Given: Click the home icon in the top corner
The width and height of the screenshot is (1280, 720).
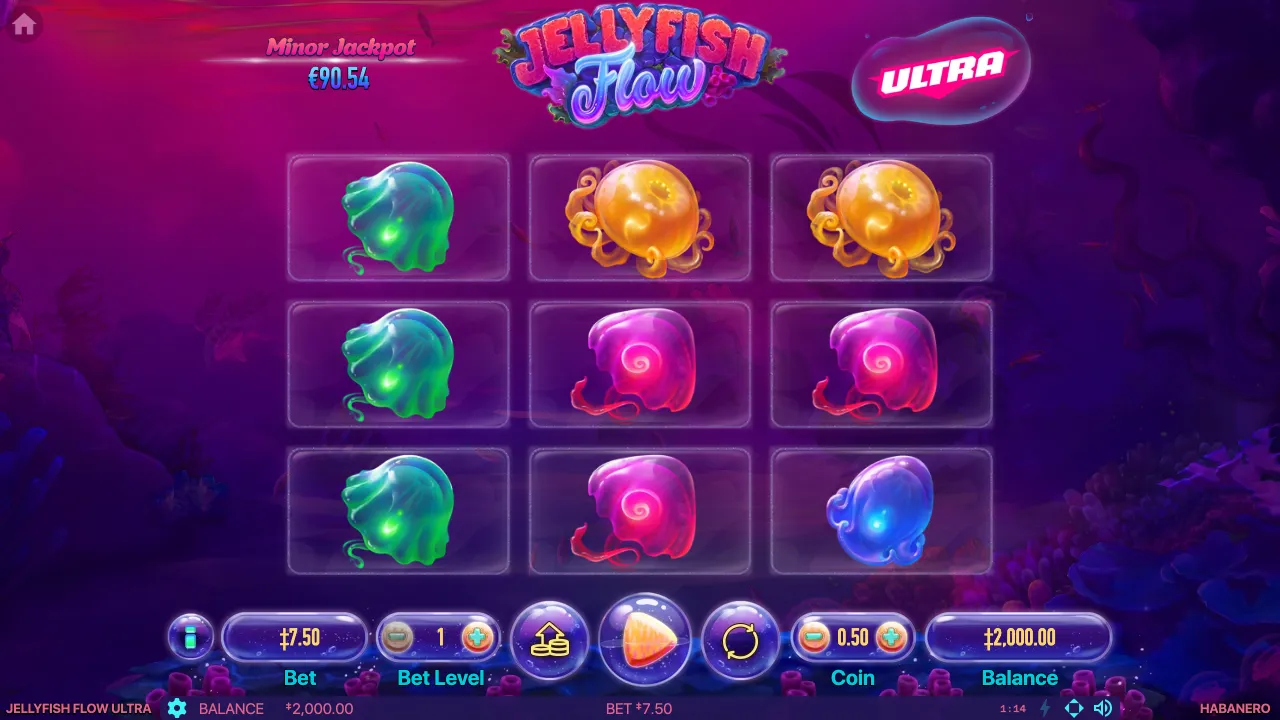Looking at the screenshot, I should [22, 22].
